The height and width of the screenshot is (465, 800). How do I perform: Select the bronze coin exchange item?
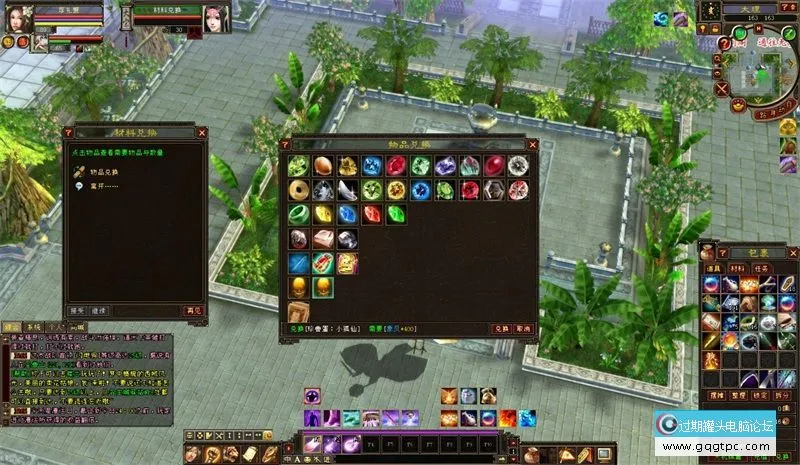click(298, 190)
